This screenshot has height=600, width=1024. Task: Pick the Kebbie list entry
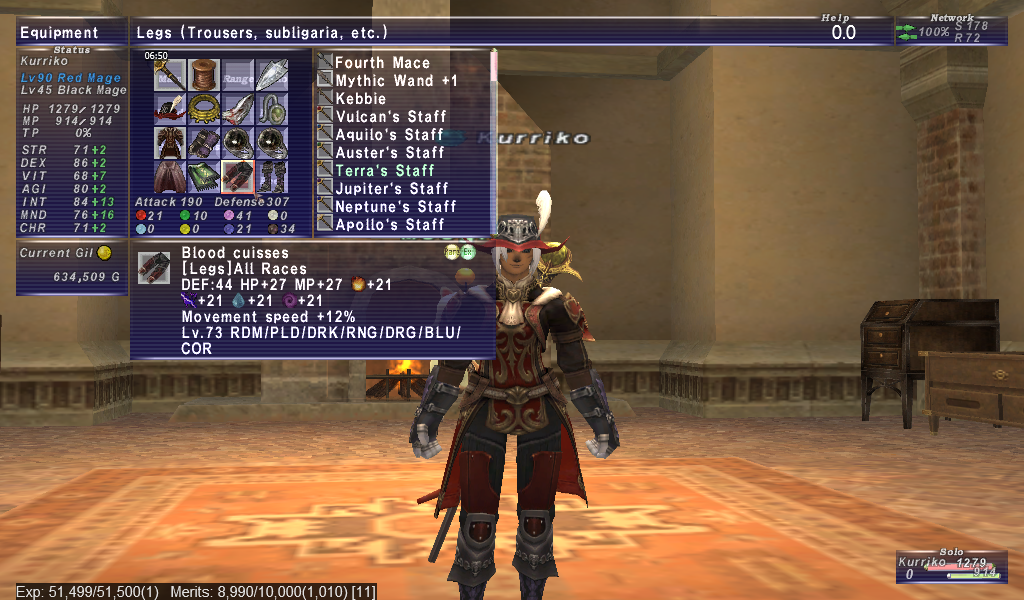(x=360, y=99)
